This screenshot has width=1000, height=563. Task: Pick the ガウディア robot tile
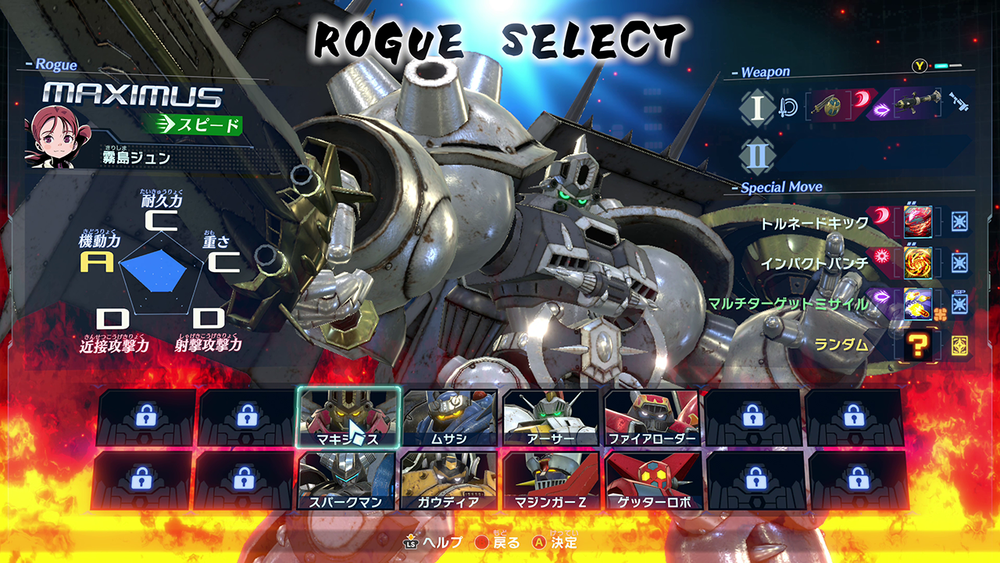449,480
